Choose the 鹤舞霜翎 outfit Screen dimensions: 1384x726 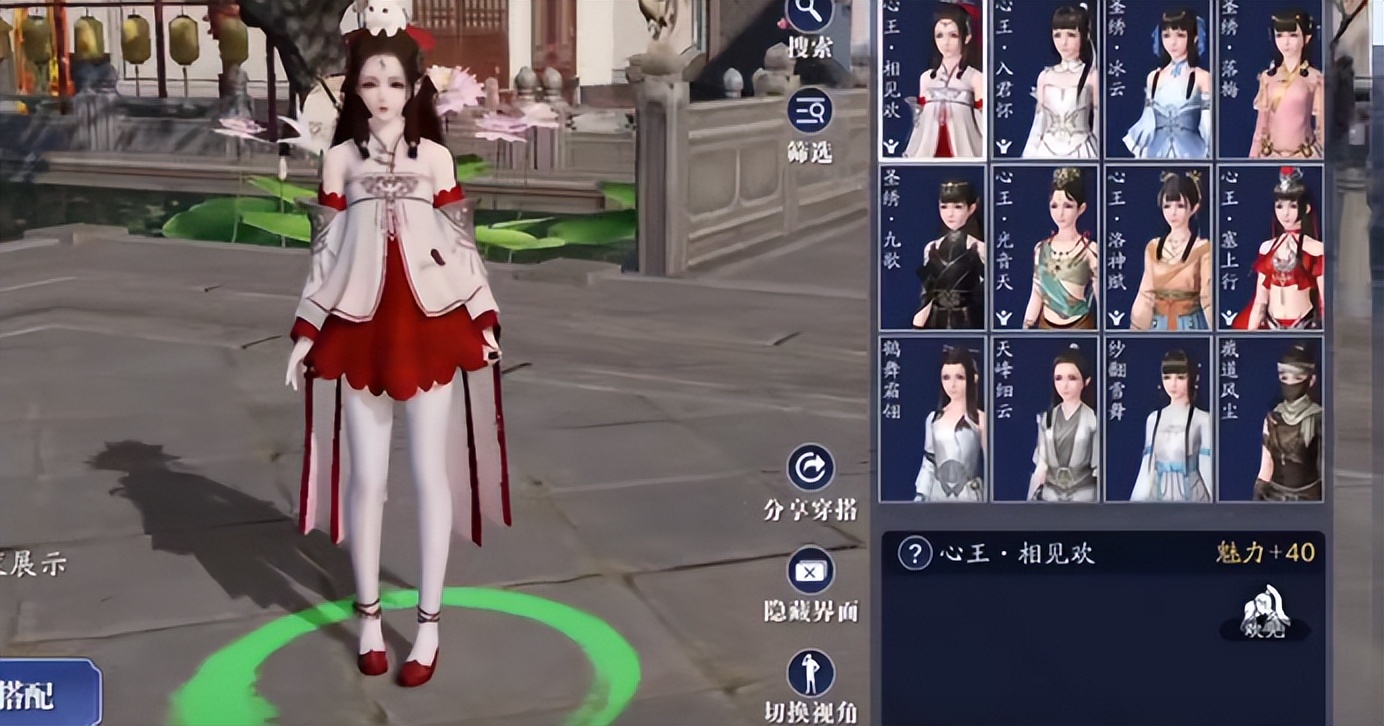tap(932, 419)
